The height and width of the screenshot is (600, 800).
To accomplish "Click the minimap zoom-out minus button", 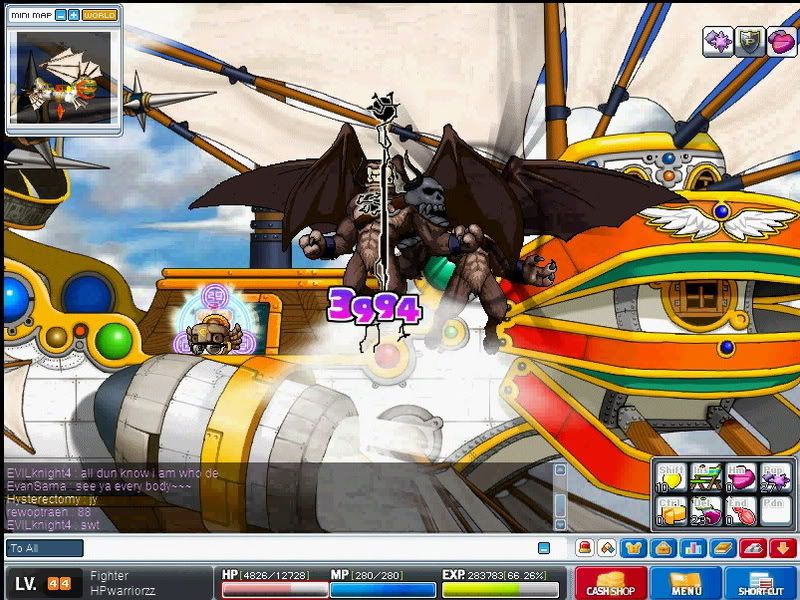I will [61, 15].
